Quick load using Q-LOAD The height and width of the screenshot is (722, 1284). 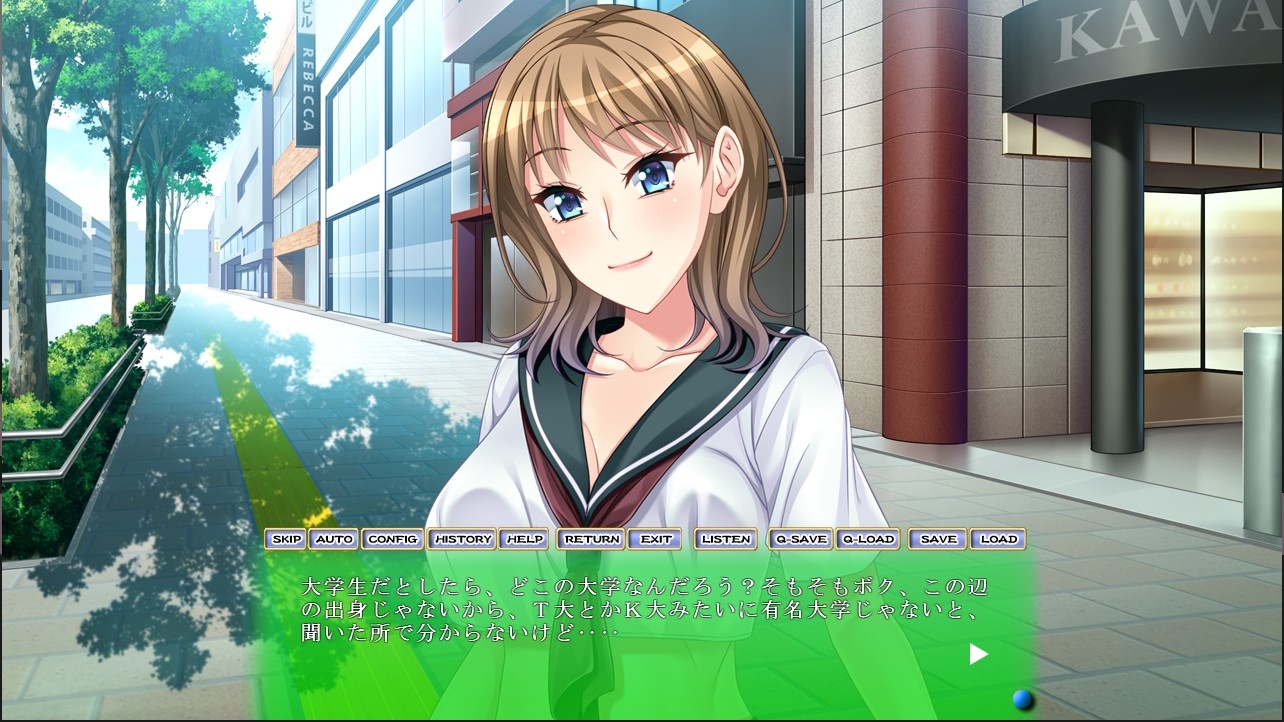(868, 539)
